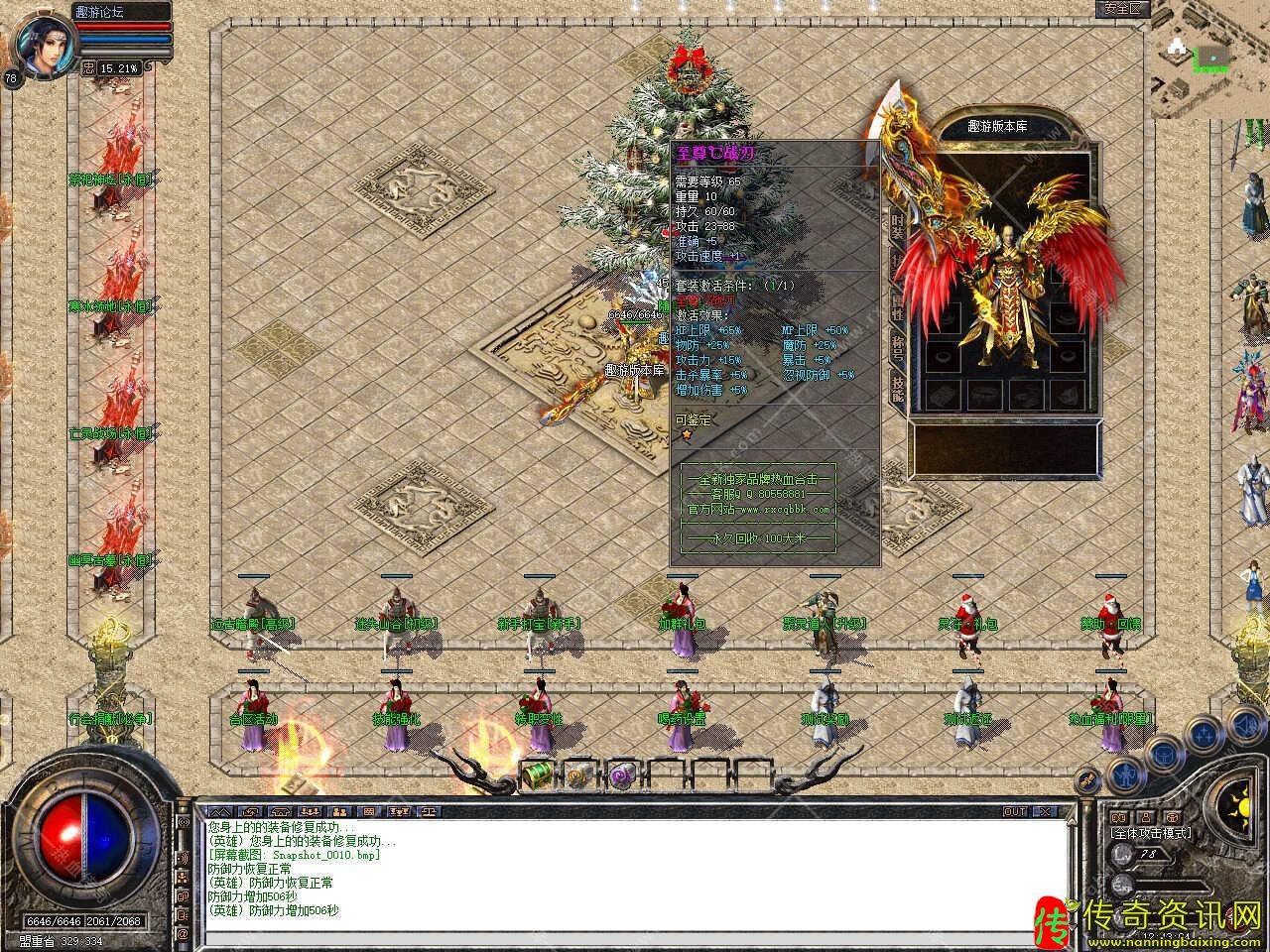The height and width of the screenshot is (952, 1270).
Task: Show the 技能 skills tab
Action: tap(896, 388)
